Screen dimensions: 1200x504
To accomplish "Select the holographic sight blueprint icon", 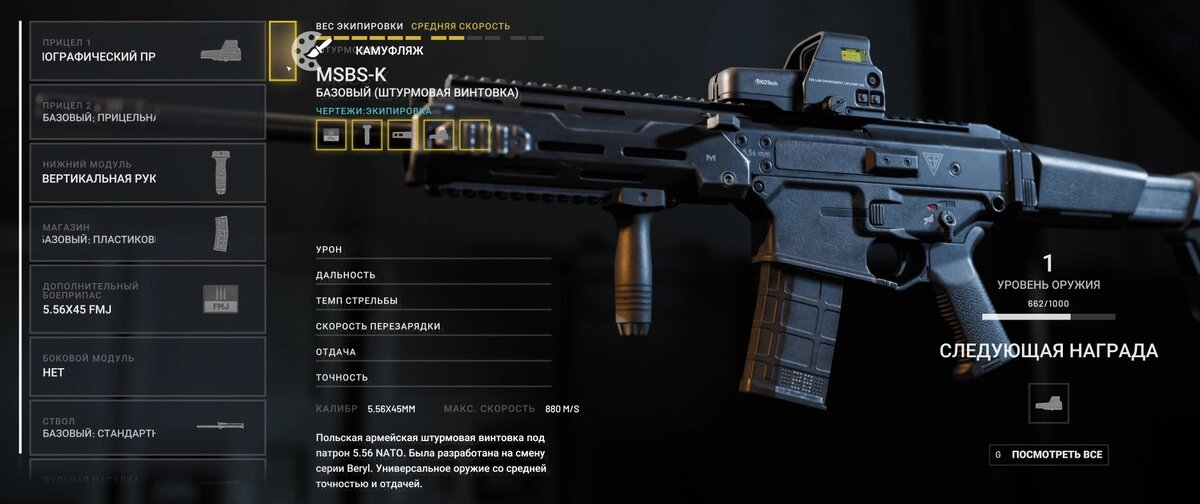I will [x=438, y=135].
